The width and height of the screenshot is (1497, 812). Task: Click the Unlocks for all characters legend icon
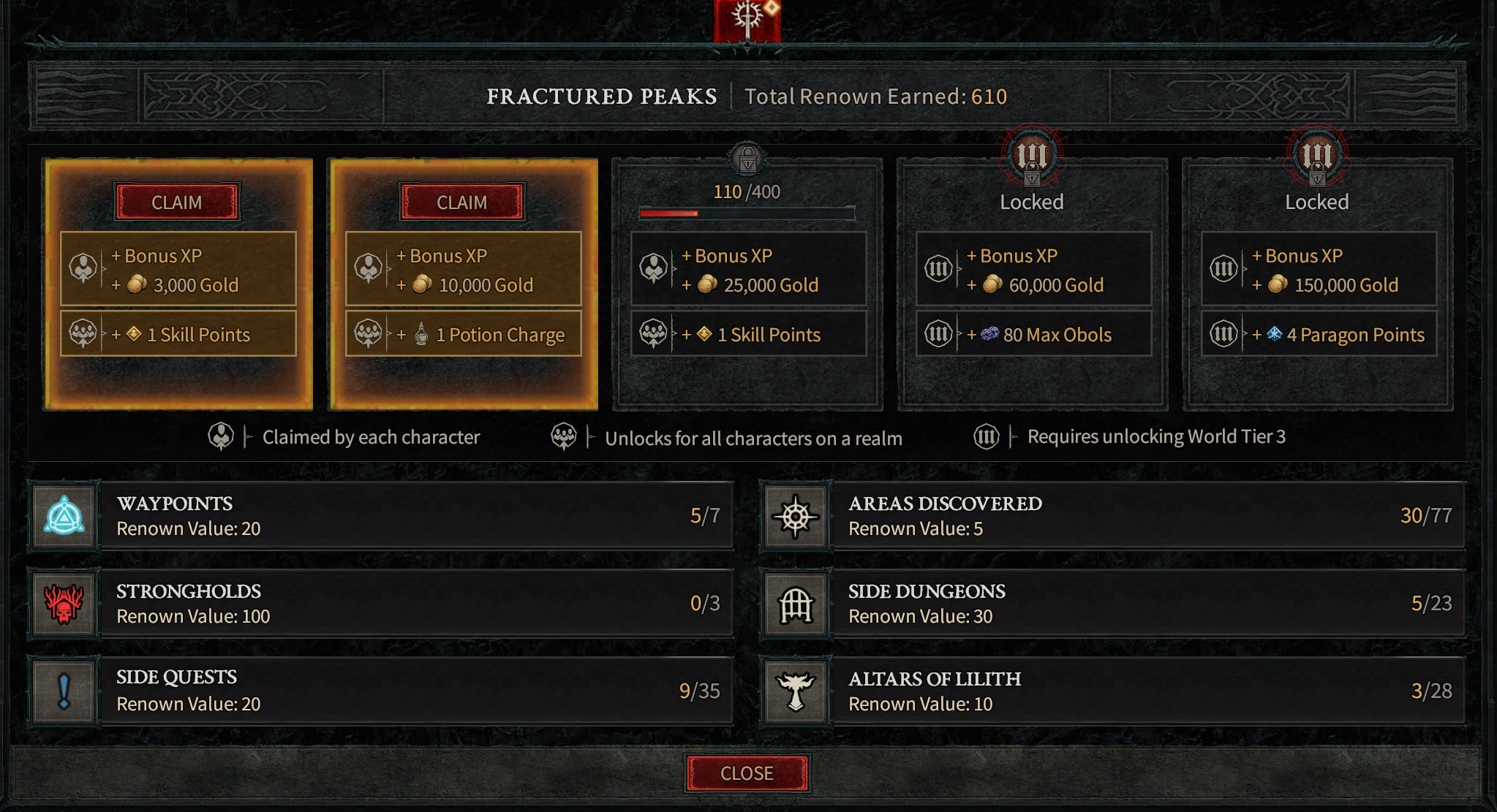point(563,436)
